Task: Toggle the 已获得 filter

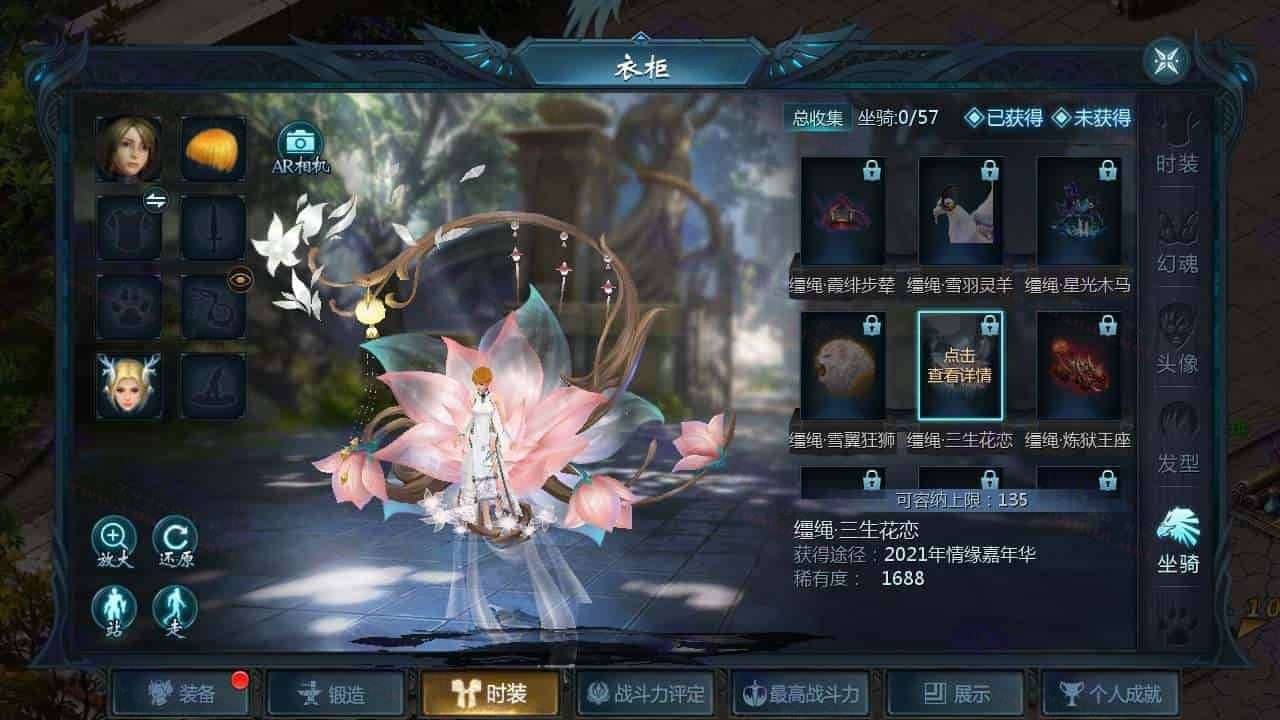Action: [x=1001, y=118]
